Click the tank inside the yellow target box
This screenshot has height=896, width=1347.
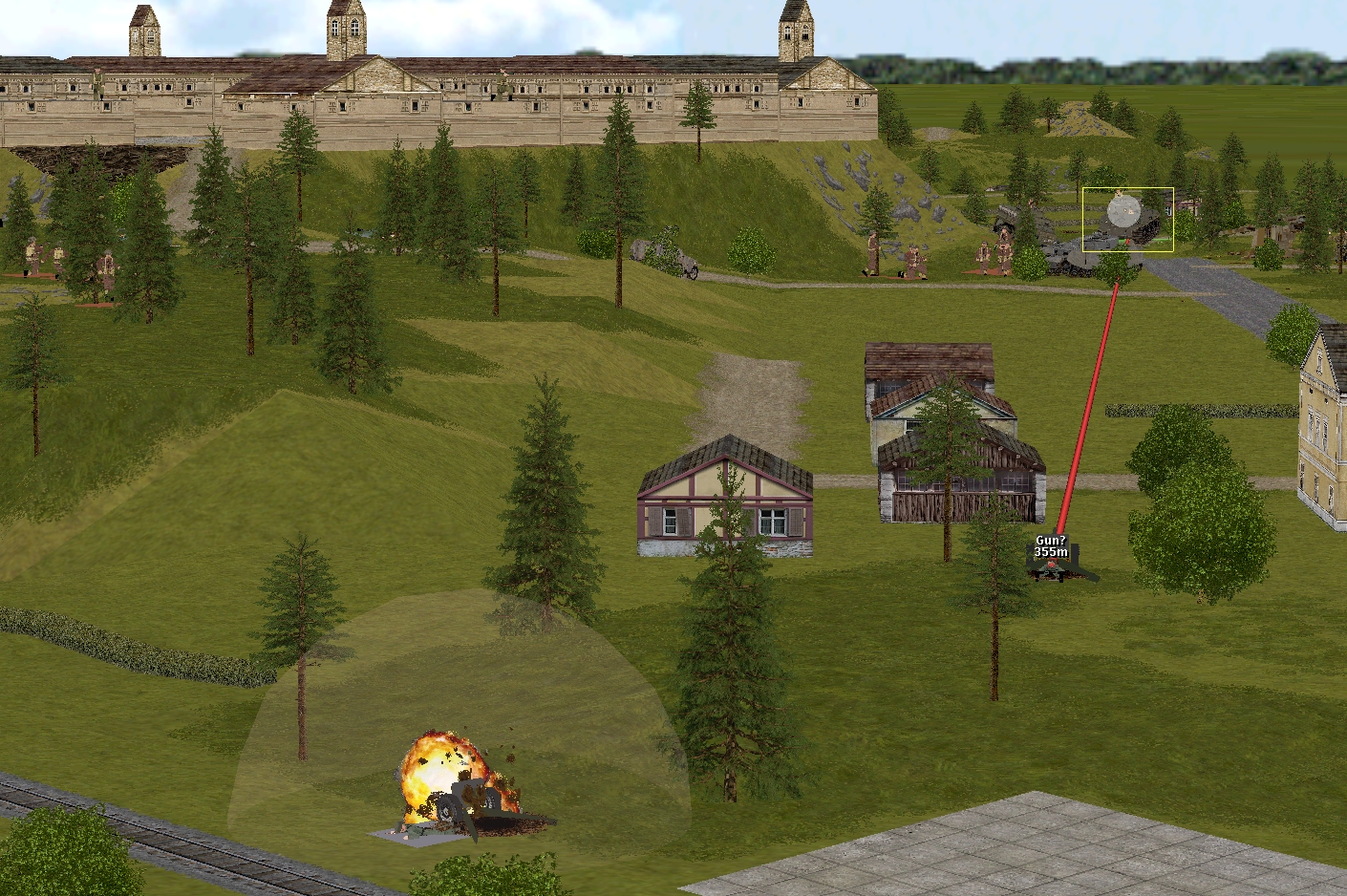(x=1127, y=221)
